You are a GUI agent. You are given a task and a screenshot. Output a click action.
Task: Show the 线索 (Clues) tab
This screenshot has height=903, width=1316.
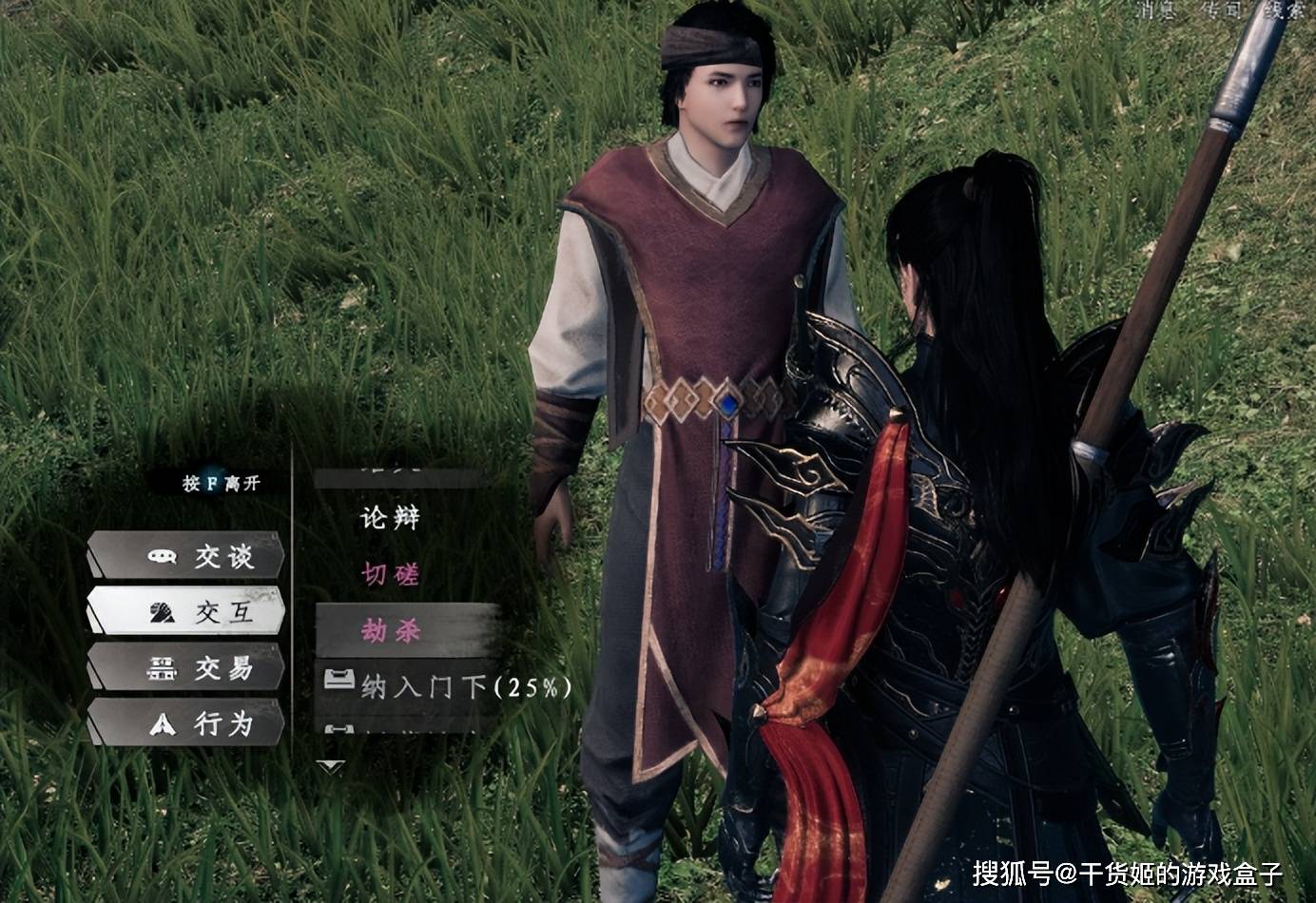pyautogui.click(x=1284, y=10)
